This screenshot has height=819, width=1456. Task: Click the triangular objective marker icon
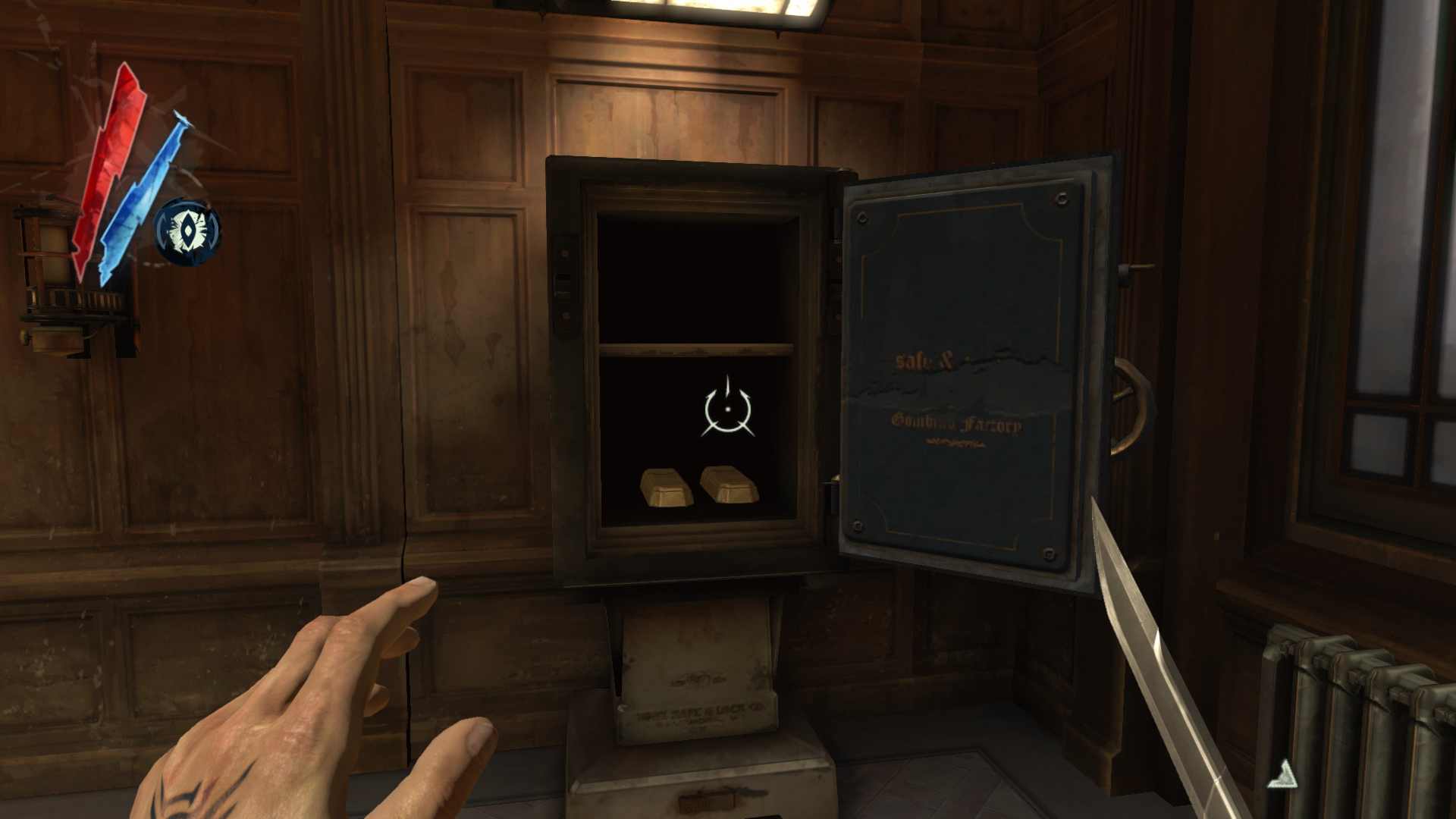click(1283, 774)
